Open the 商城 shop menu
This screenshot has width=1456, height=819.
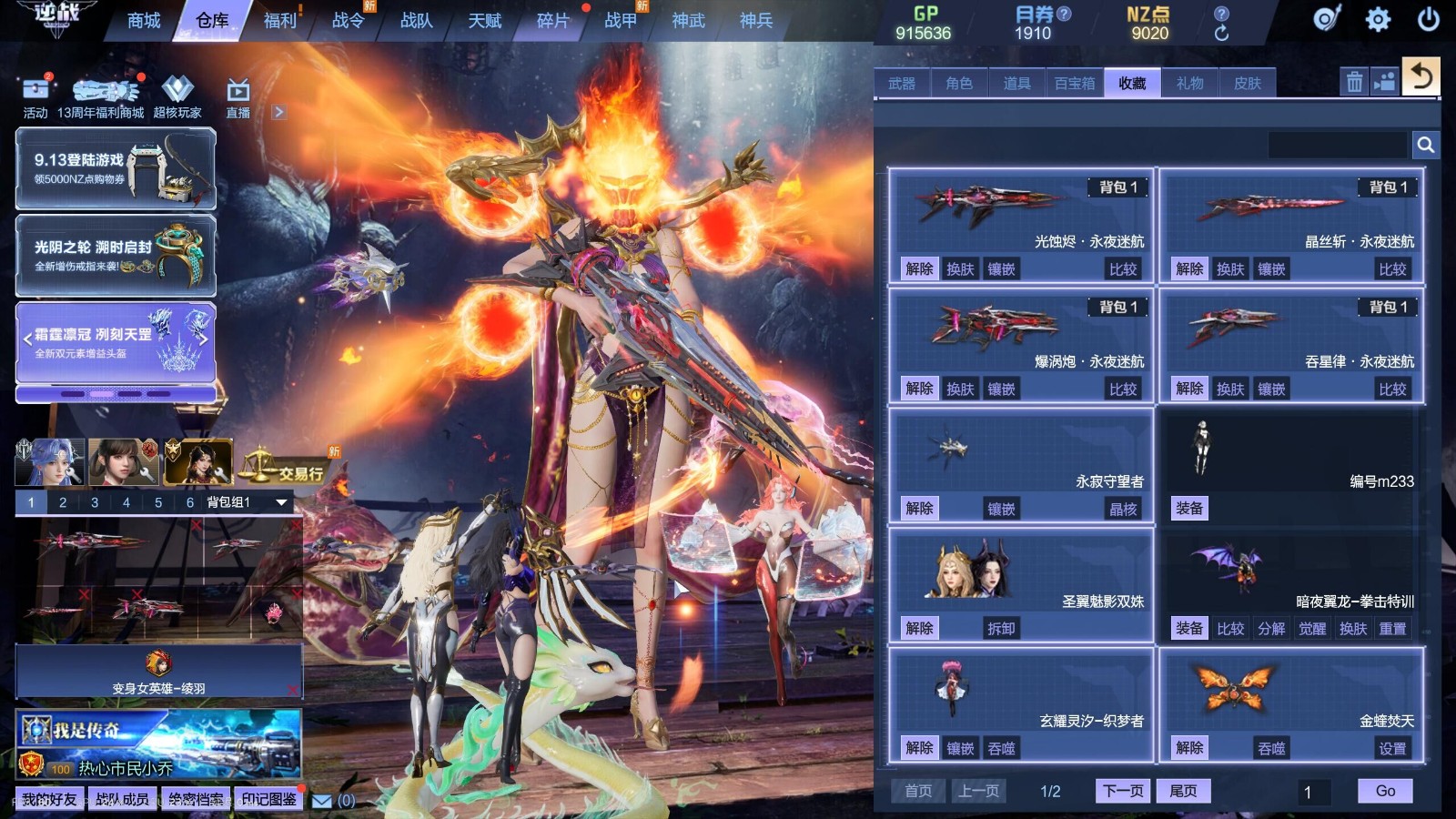coord(144,20)
